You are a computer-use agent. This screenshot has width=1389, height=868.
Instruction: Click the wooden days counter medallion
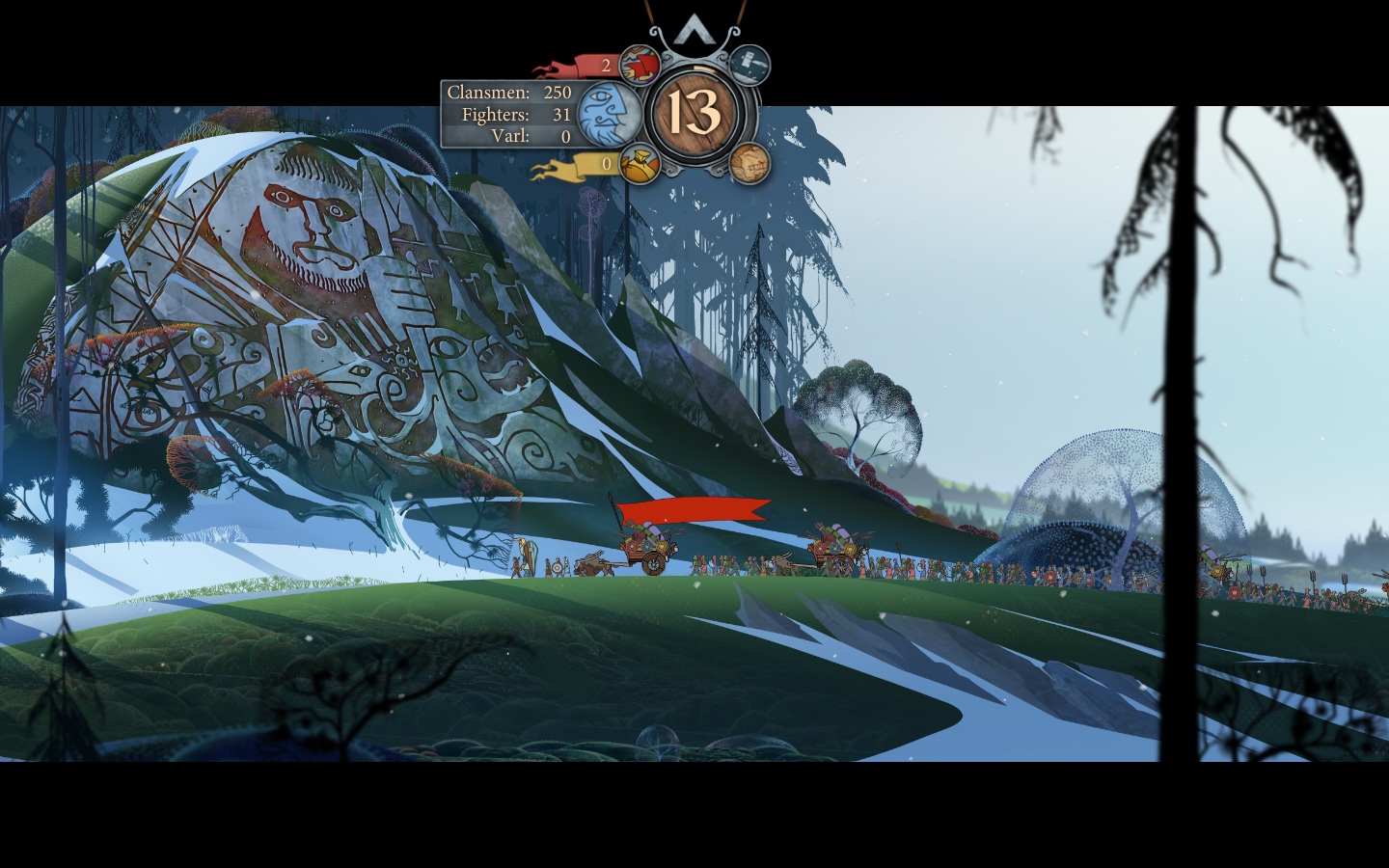coord(694,114)
